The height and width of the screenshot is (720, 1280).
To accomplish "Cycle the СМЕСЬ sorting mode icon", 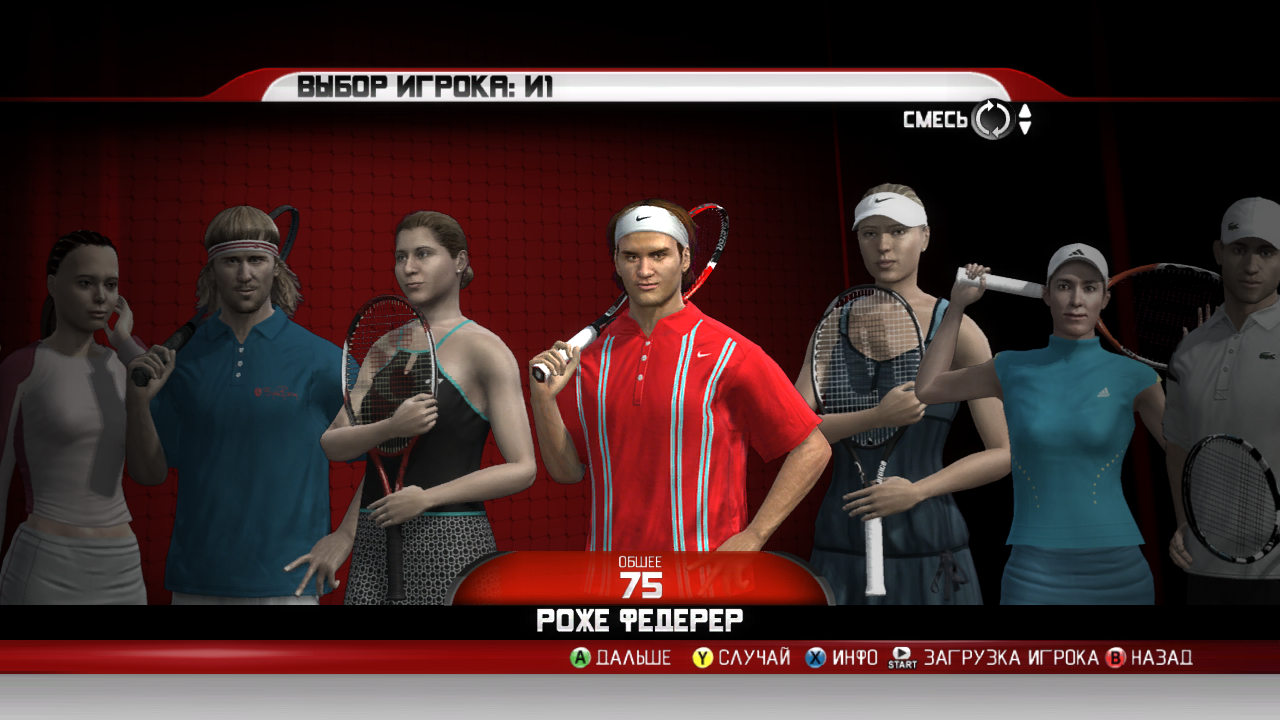I will click(993, 120).
